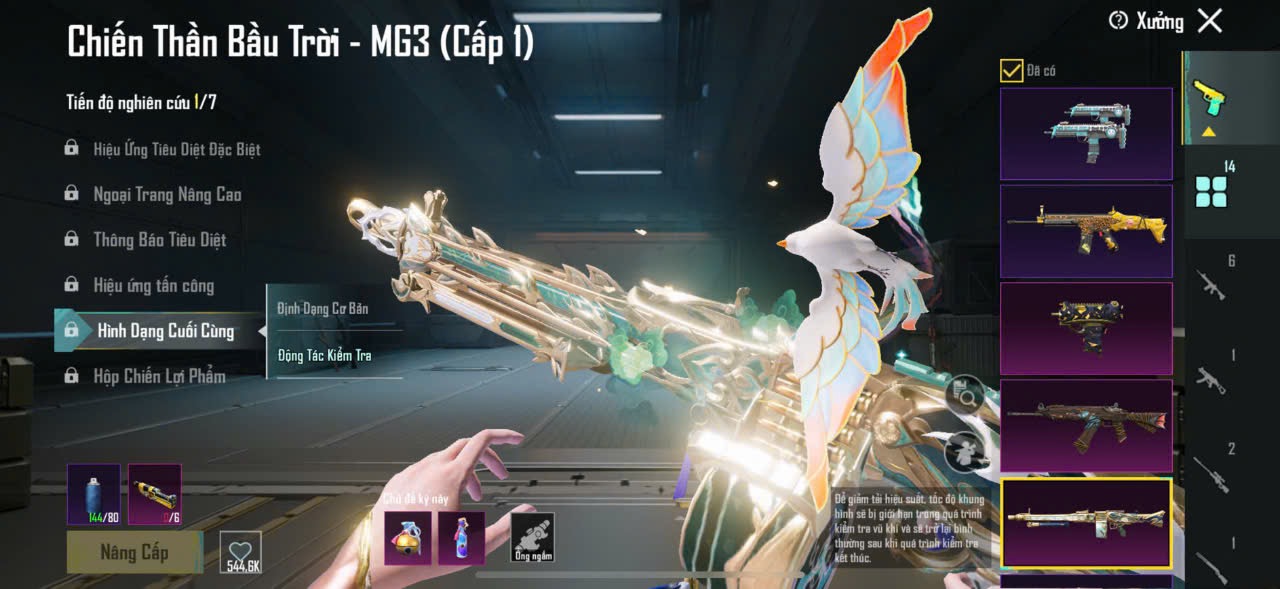Tap the Ống ngắm scope attachment icon
The image size is (1280, 589).
tap(532, 537)
